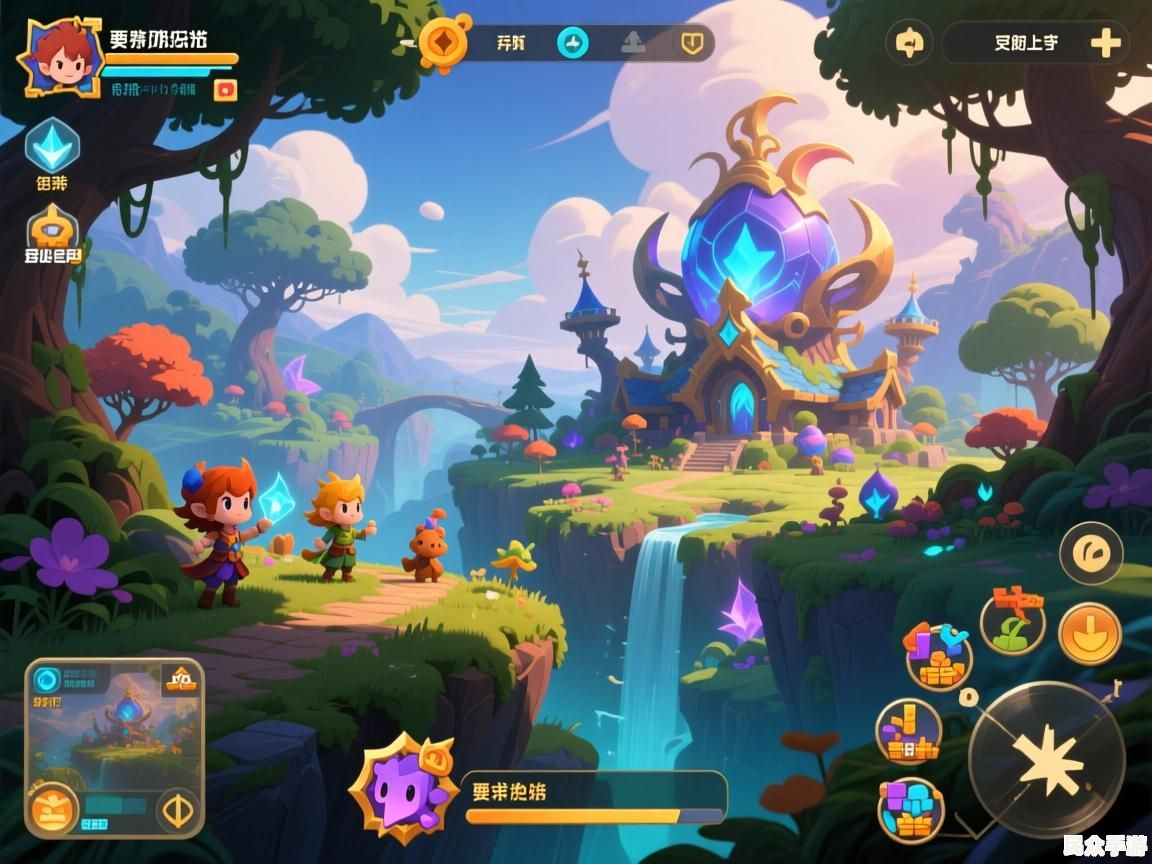Select the grey triangle tab in top bar
Screen dimensions: 1152x864
[633, 42]
